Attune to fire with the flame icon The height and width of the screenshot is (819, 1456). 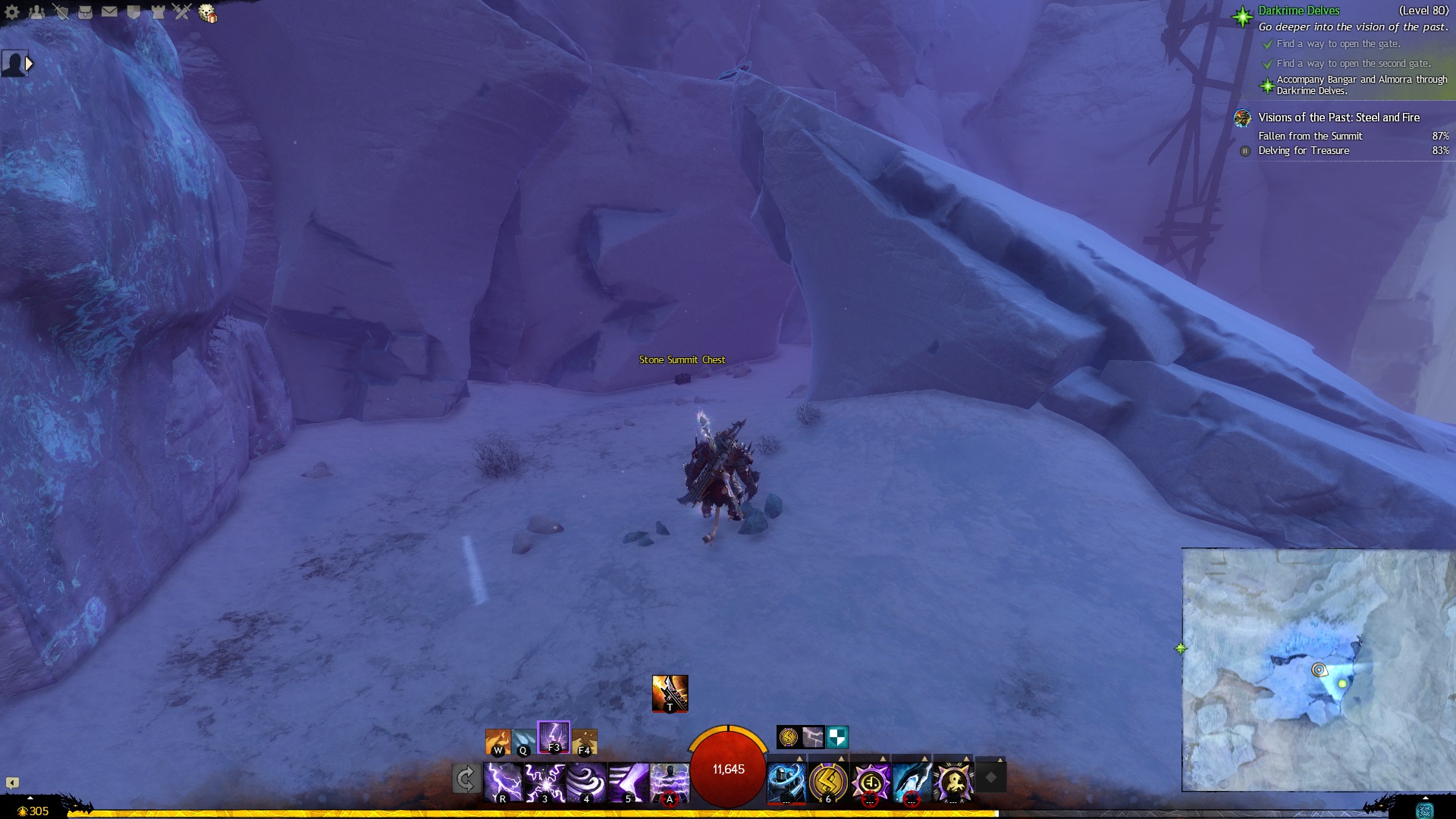pos(497,741)
